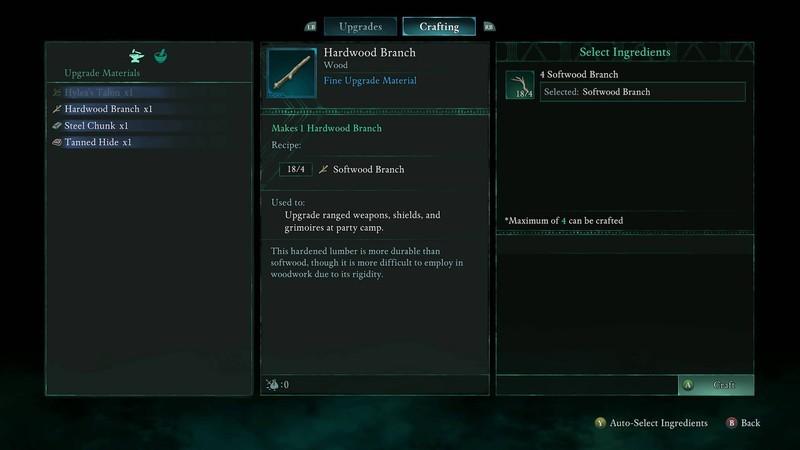Select the anvil upgrade materials category icon
The height and width of the screenshot is (450, 800).
[138, 56]
